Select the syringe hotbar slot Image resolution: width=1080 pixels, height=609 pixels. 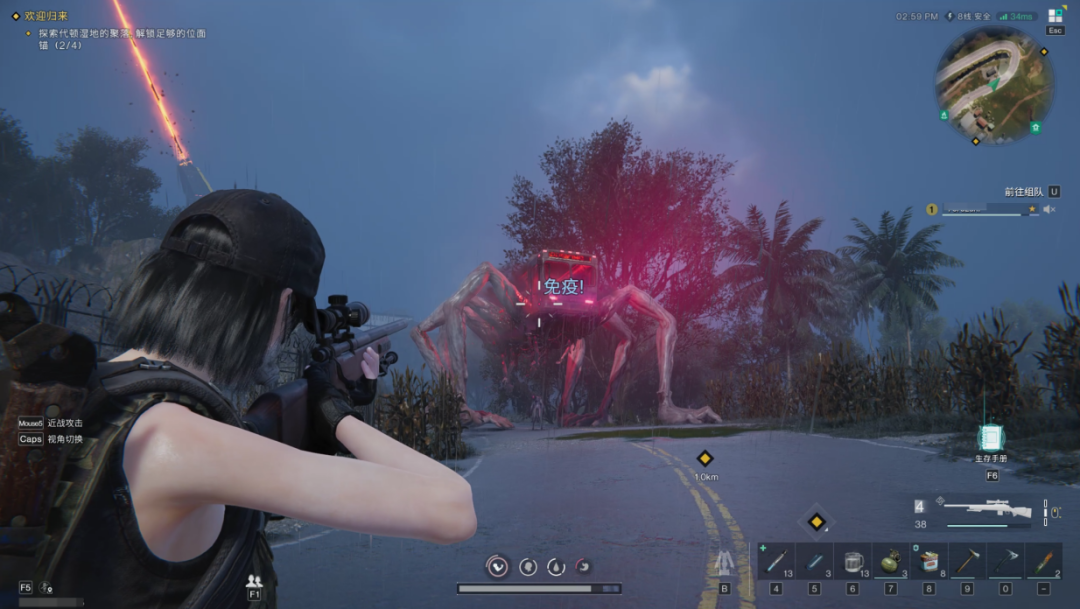point(775,561)
